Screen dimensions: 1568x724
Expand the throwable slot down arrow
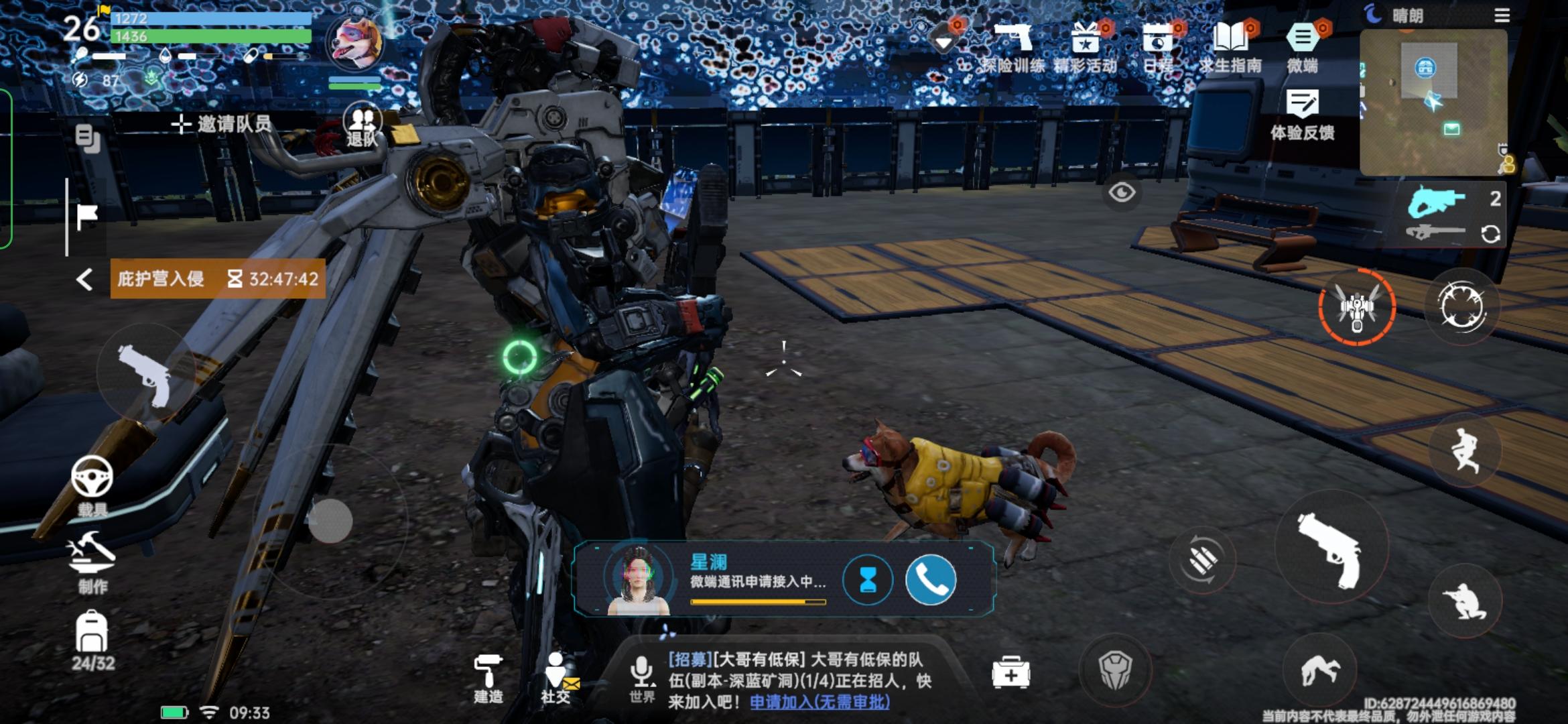tap(943, 42)
